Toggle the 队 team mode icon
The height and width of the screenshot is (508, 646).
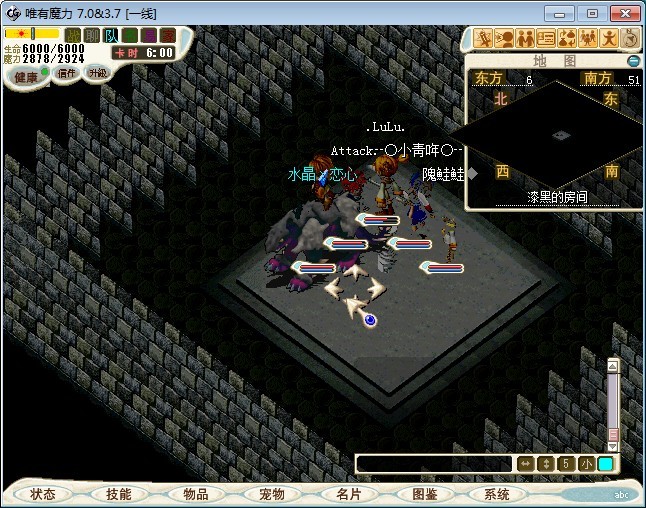point(111,36)
